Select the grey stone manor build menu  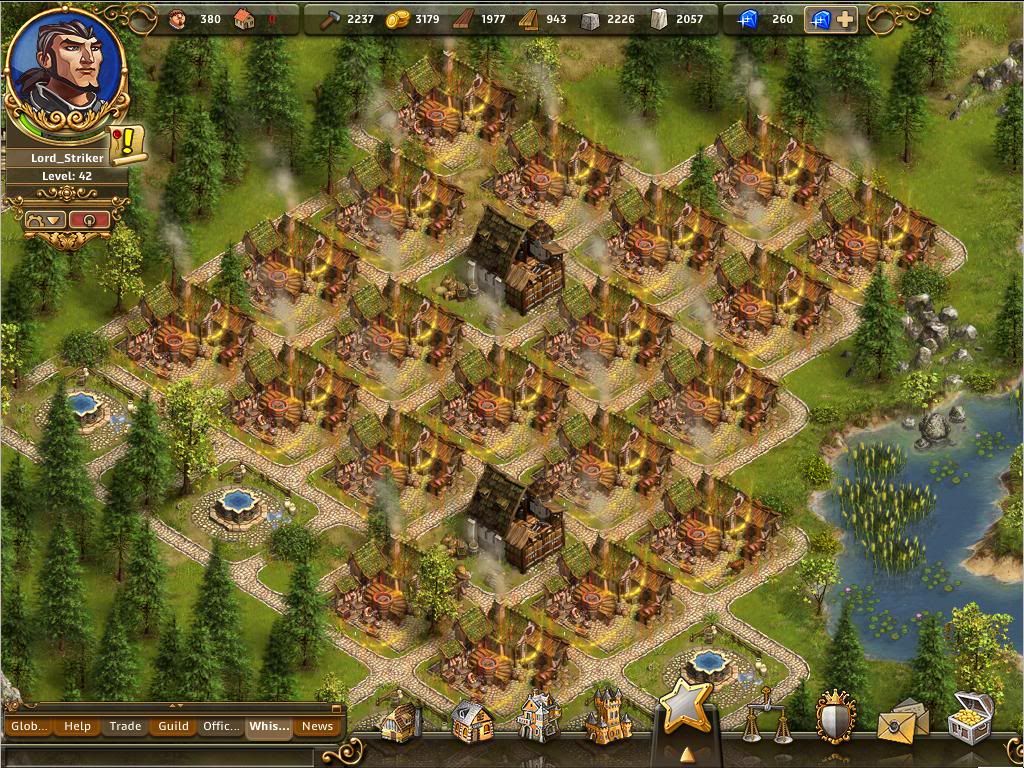tap(539, 718)
